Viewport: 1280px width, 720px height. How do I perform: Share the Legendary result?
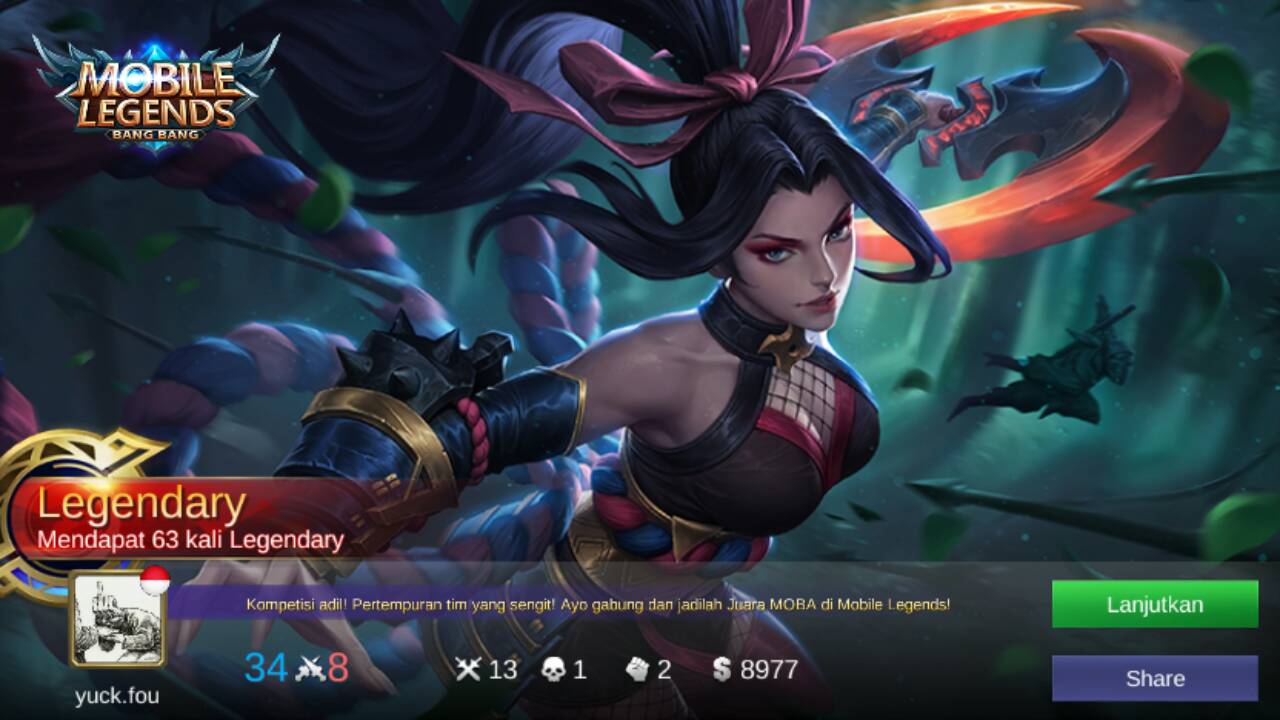pyautogui.click(x=1154, y=678)
